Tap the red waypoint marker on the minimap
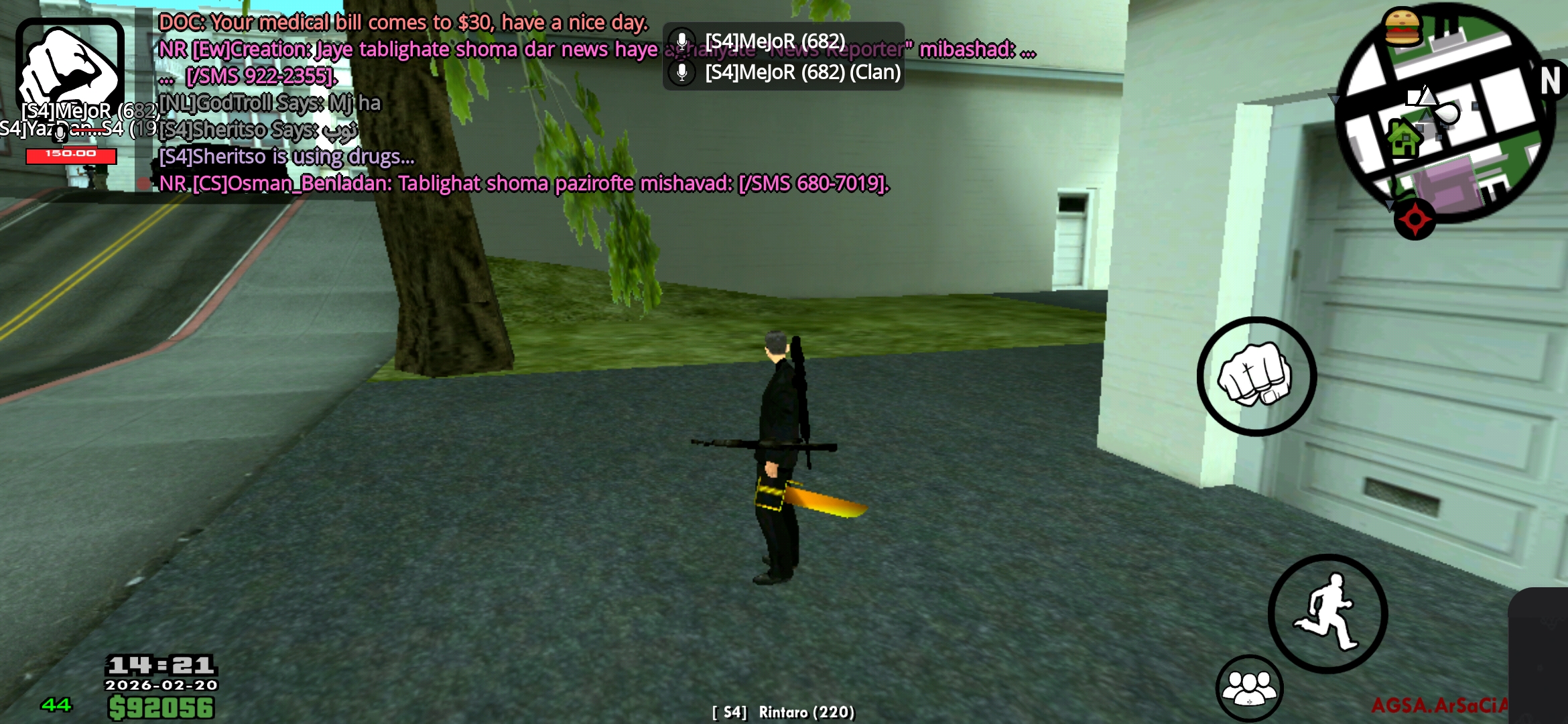Image resolution: width=1568 pixels, height=724 pixels. tap(1414, 216)
